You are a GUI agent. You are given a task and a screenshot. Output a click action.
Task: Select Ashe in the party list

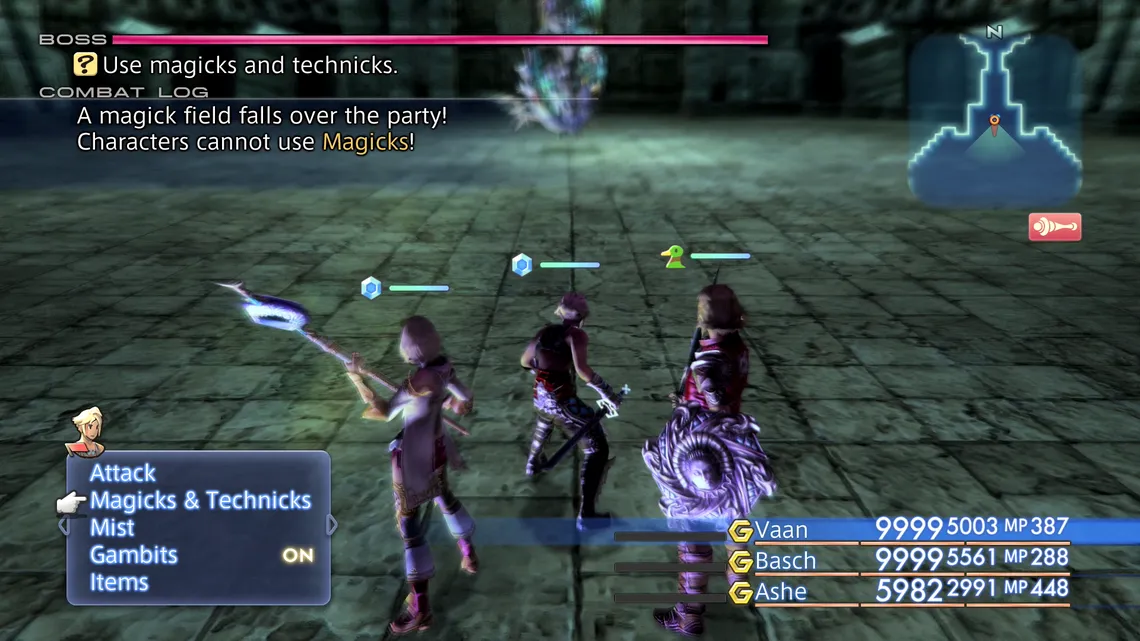point(781,592)
